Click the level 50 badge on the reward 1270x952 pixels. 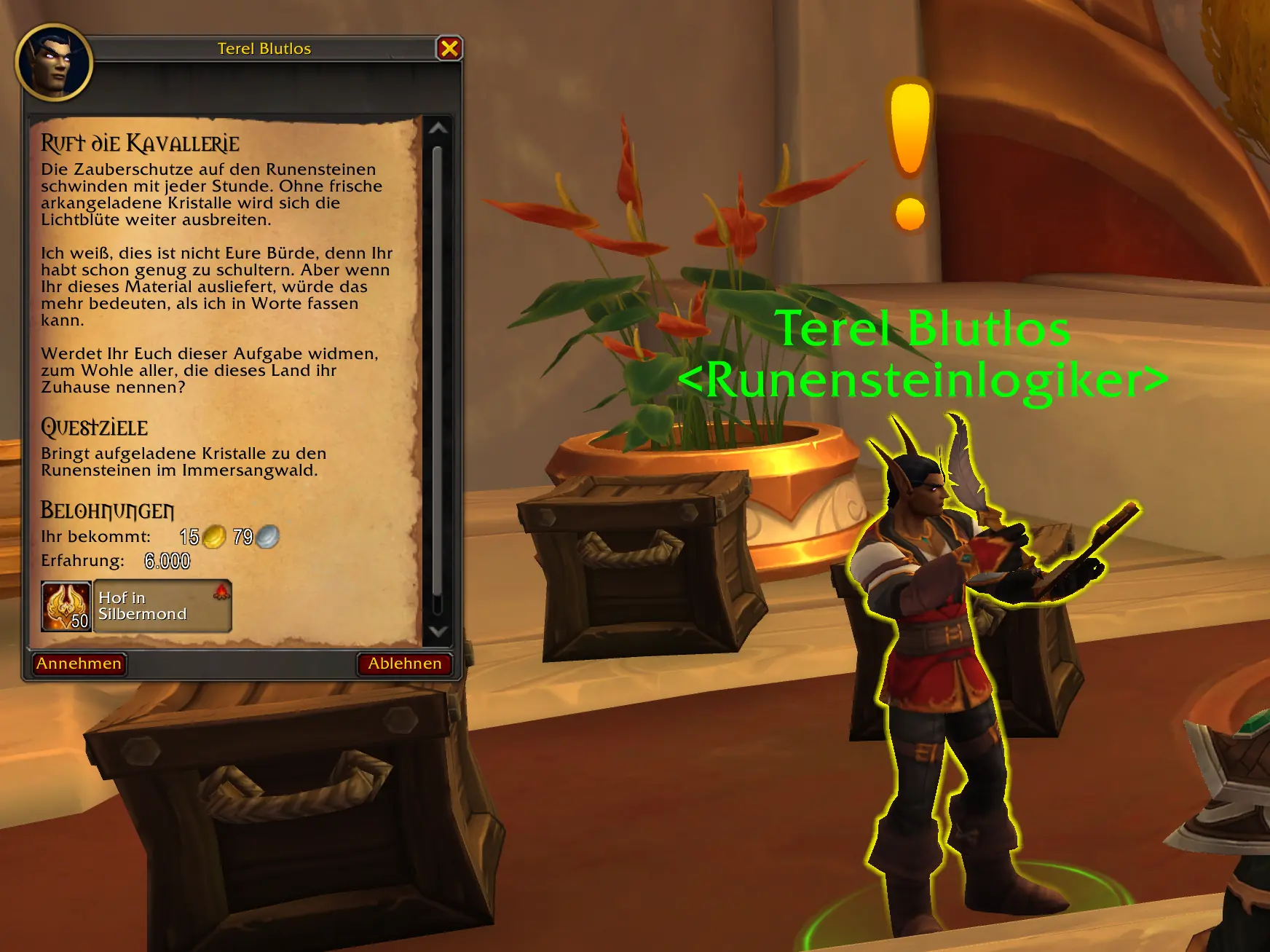click(x=79, y=621)
